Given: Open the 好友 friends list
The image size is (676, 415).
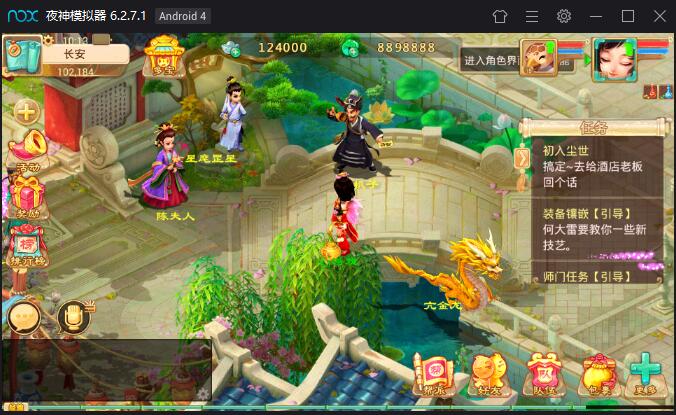Looking at the screenshot, I should click(487, 373).
